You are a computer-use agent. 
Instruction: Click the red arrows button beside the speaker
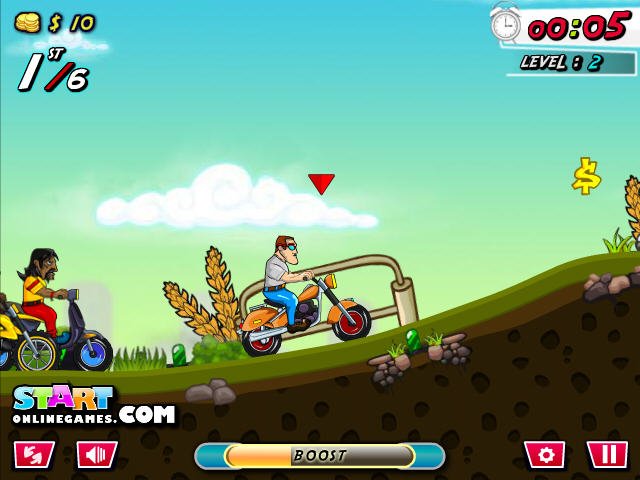(x=34, y=455)
